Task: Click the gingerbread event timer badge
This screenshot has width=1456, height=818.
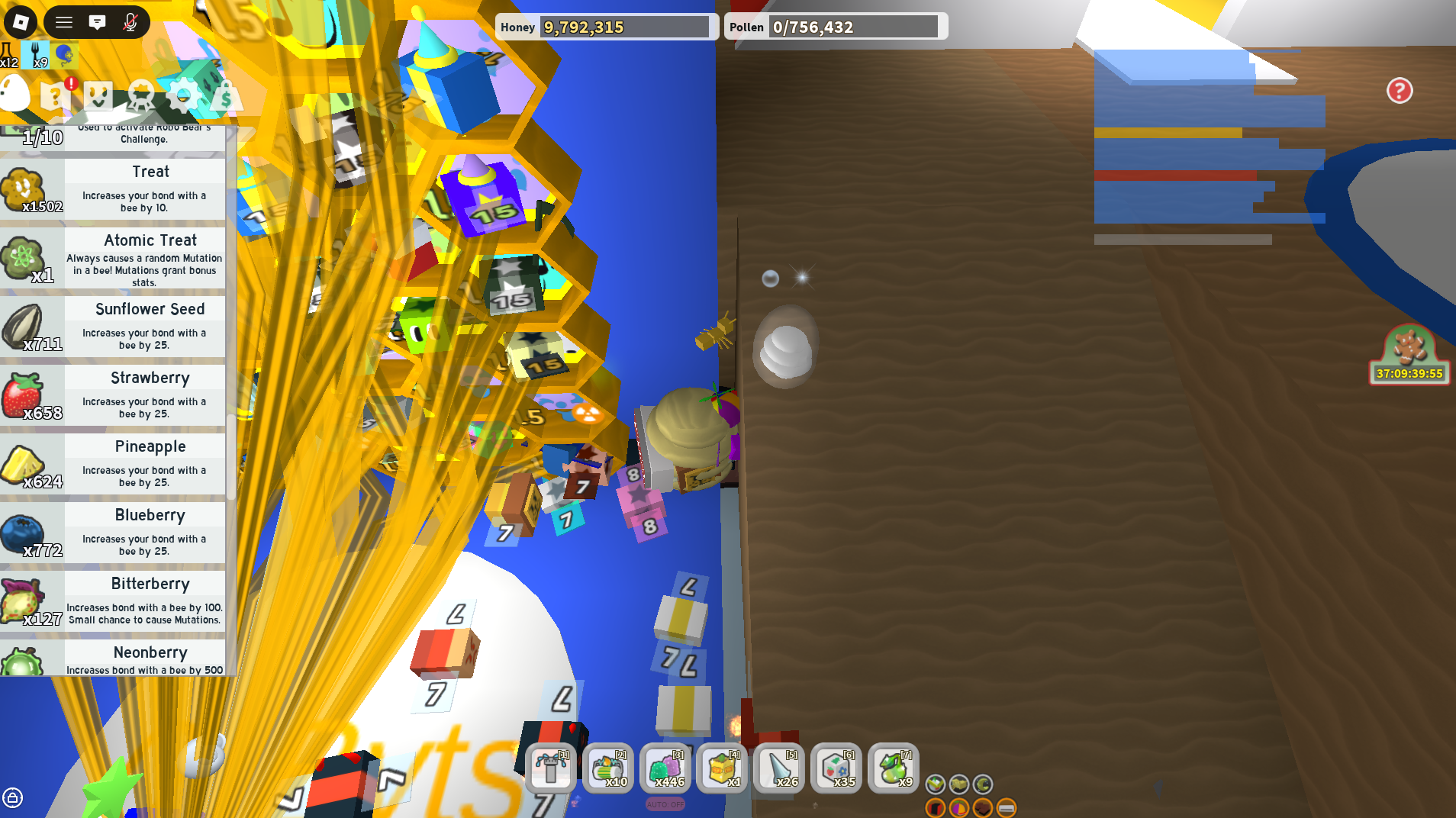Action: pyautogui.click(x=1409, y=355)
